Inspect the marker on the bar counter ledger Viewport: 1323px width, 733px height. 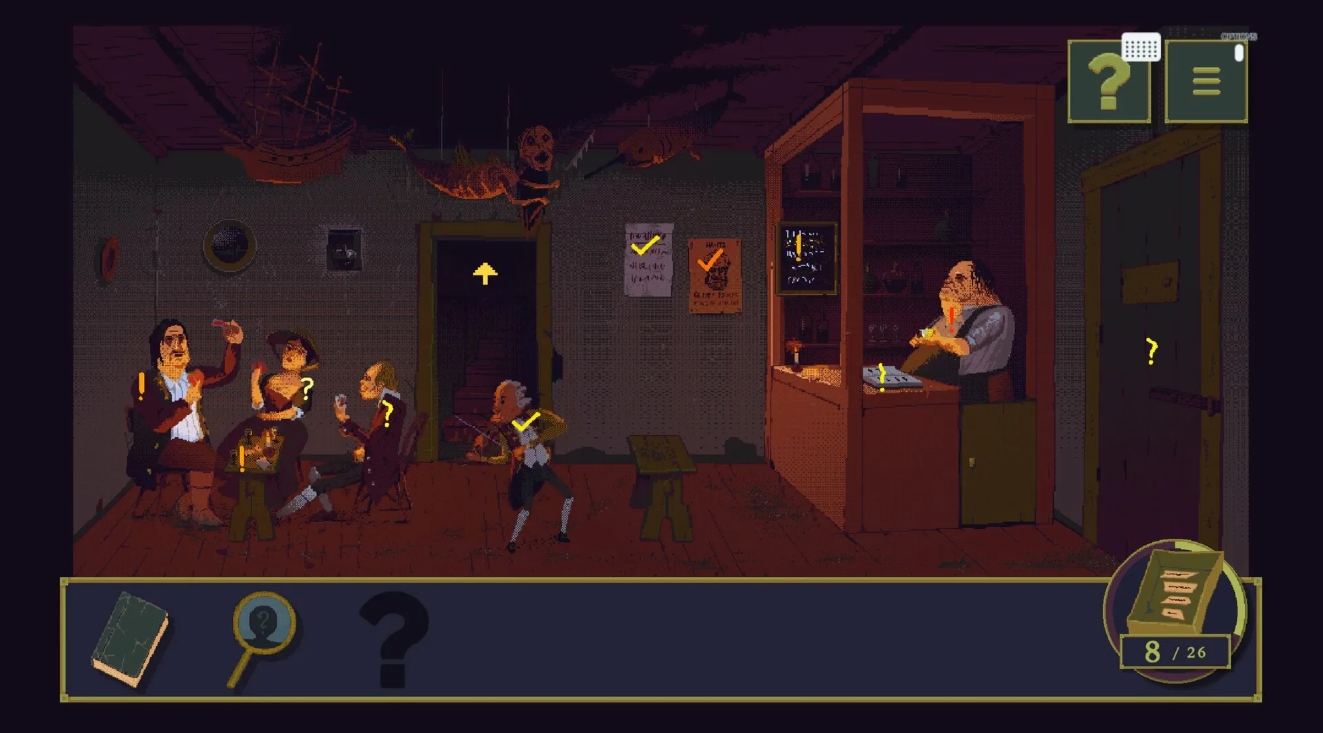pos(882,377)
